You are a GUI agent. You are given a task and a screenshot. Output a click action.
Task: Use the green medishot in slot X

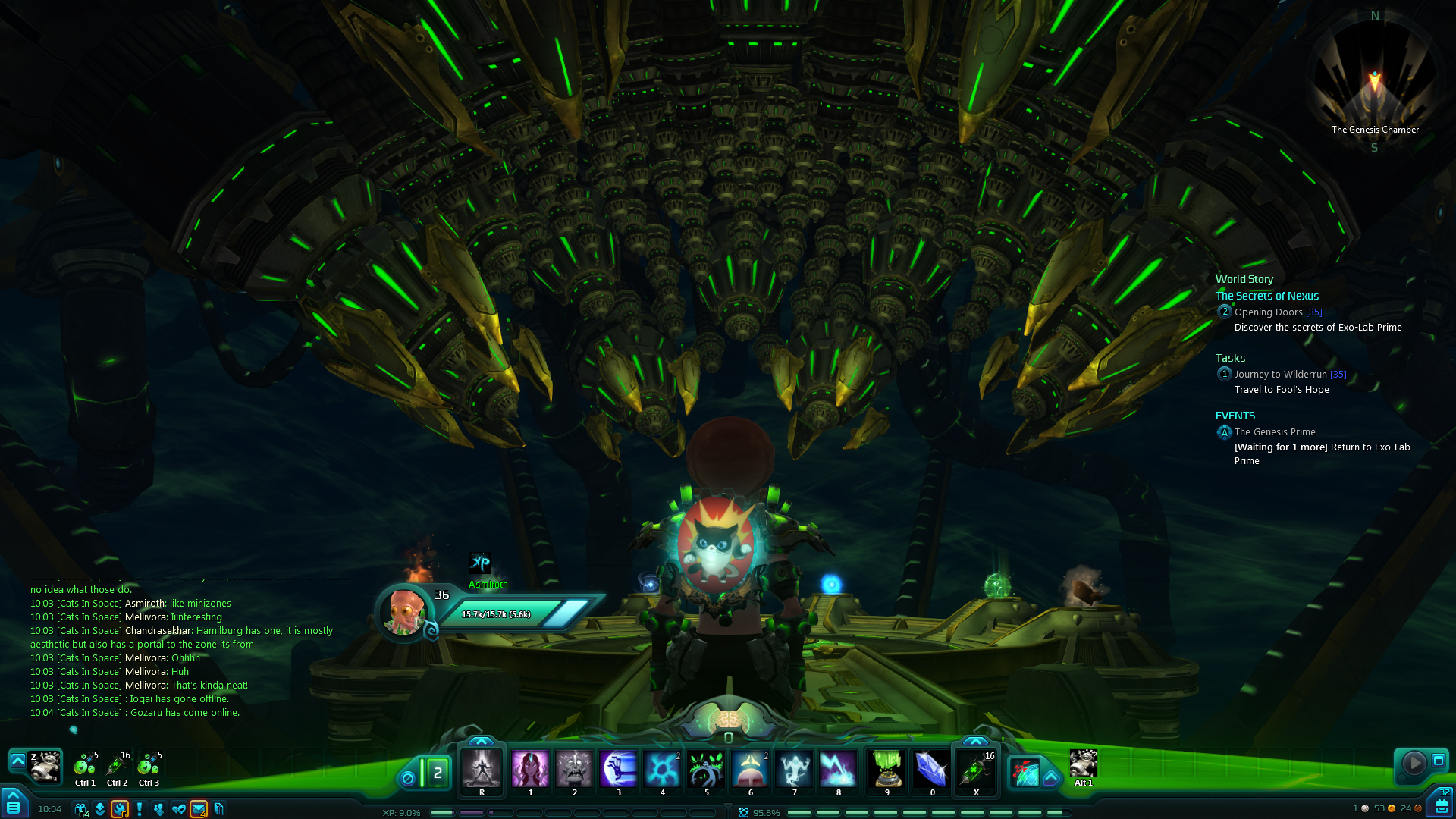(x=976, y=769)
